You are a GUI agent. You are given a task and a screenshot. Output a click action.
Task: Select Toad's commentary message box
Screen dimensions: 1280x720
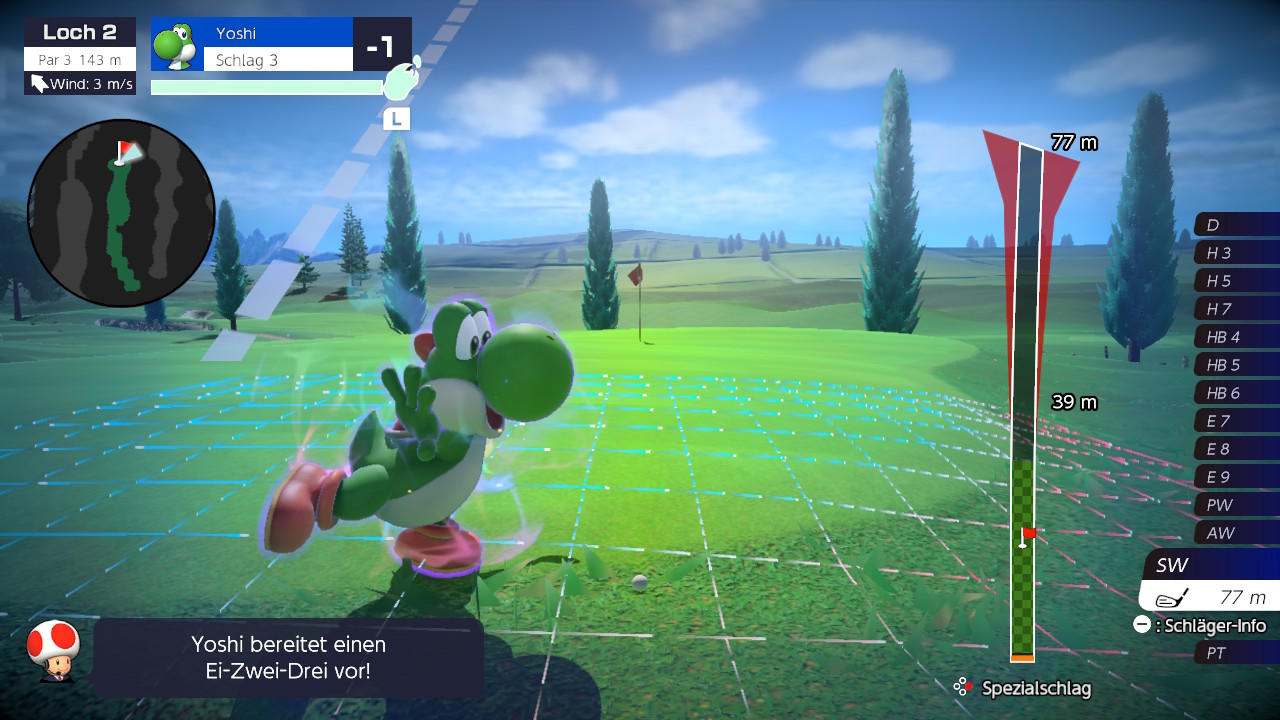click(288, 657)
